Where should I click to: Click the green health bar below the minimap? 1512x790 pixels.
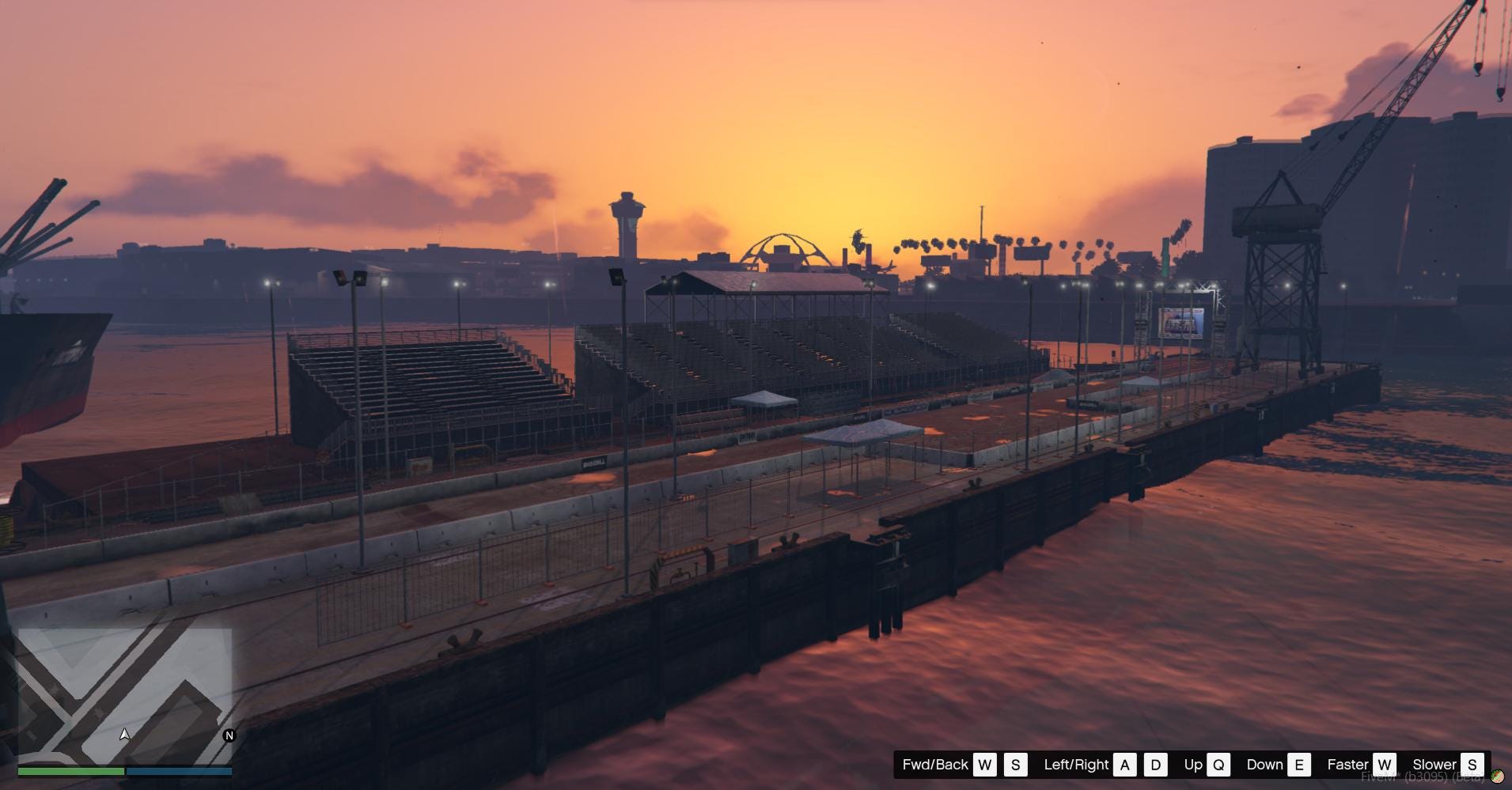[71, 770]
